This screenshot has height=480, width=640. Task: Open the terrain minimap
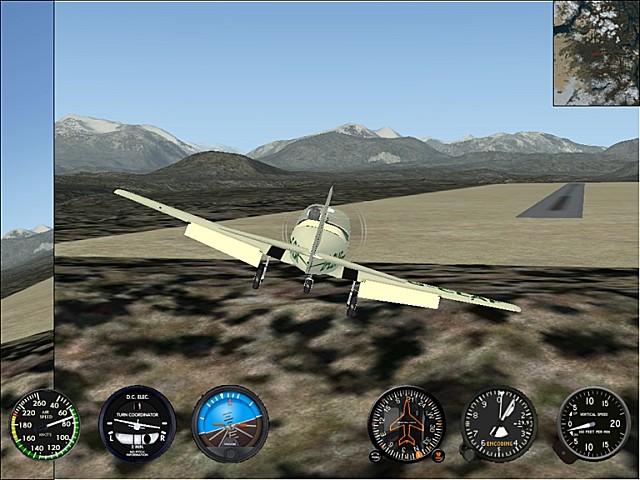click(x=596, y=53)
